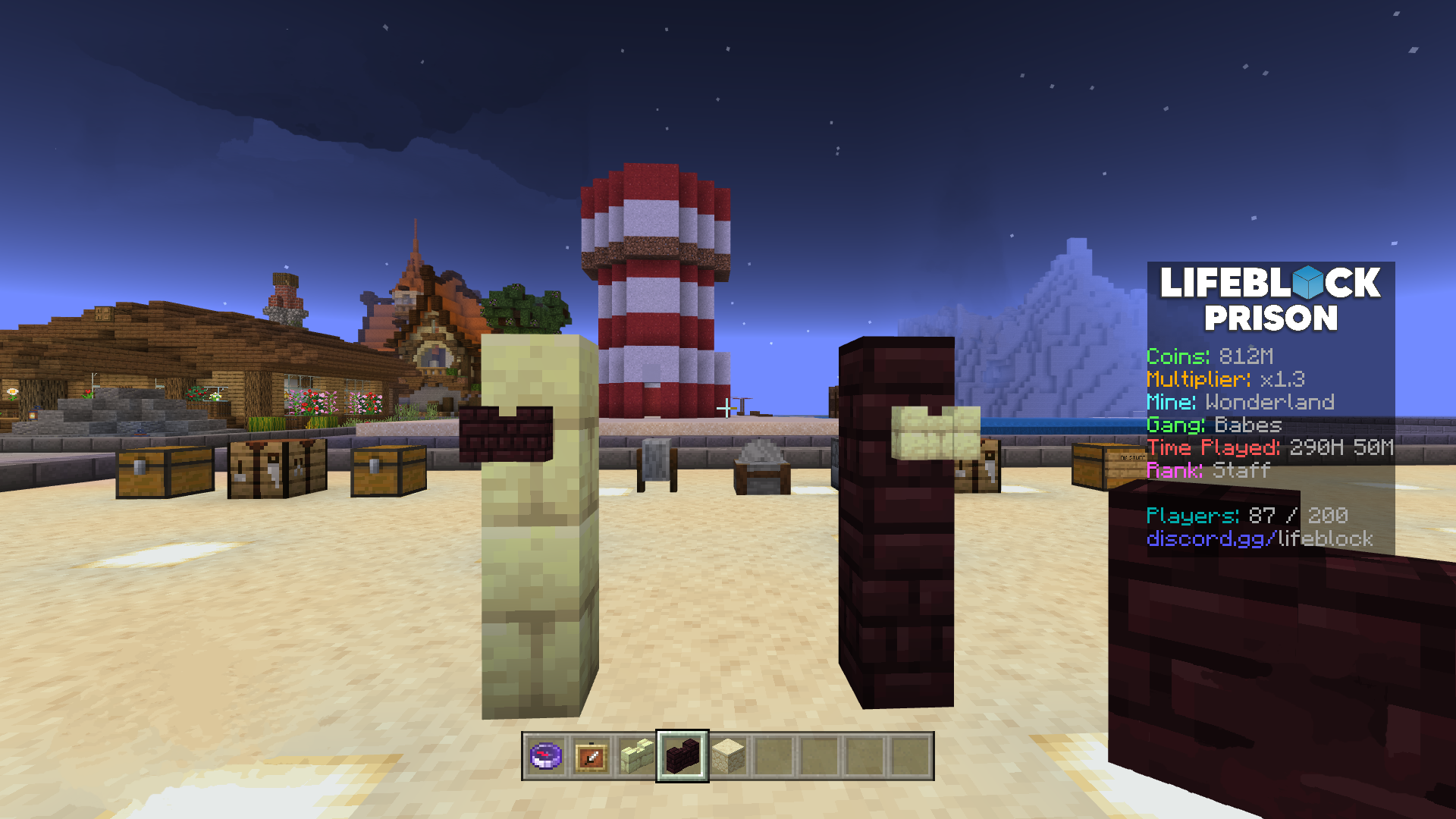Click the crosshair at screen center
This screenshot has width=1456, height=819.
[x=728, y=409]
